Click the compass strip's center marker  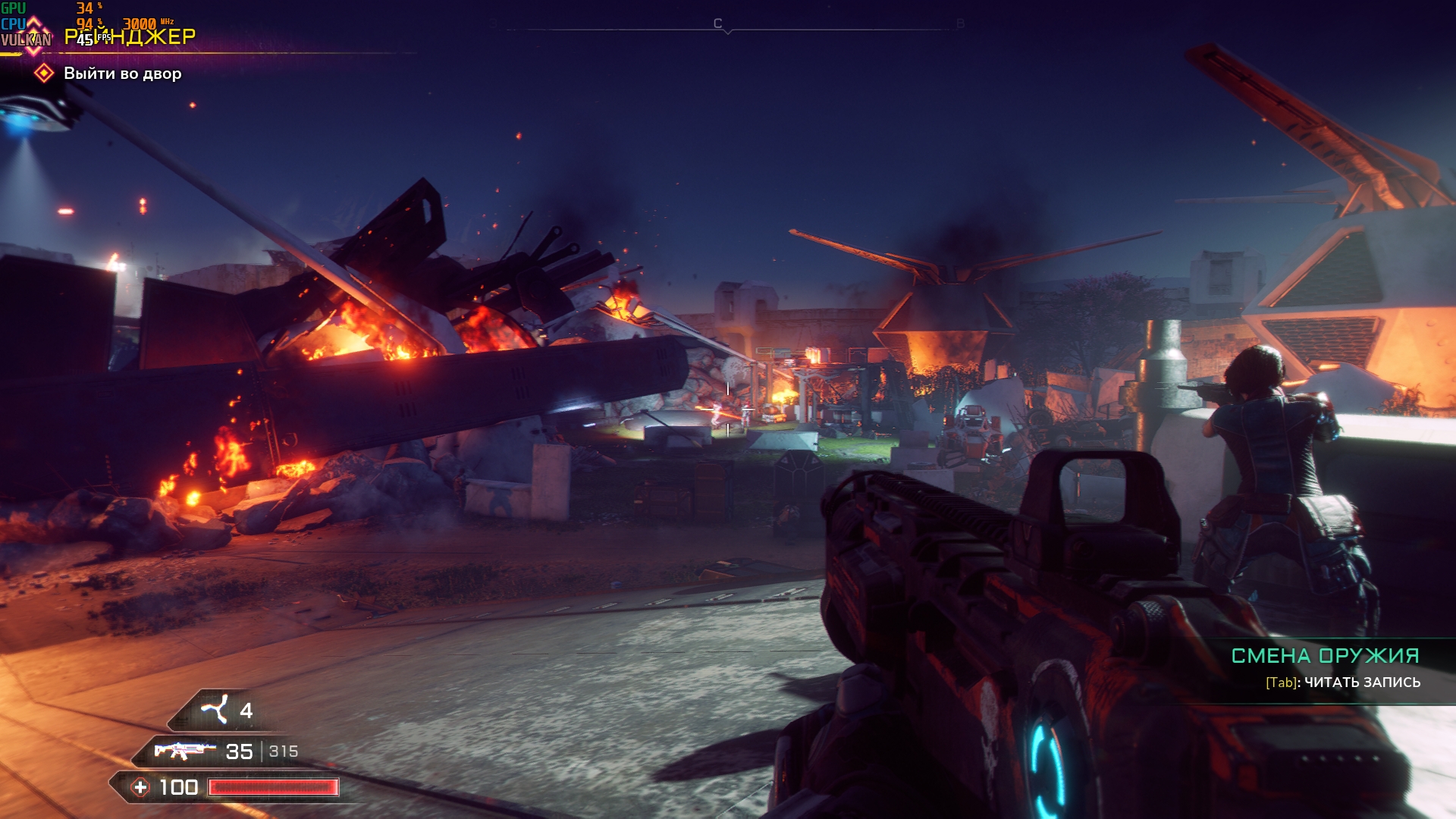727,31
